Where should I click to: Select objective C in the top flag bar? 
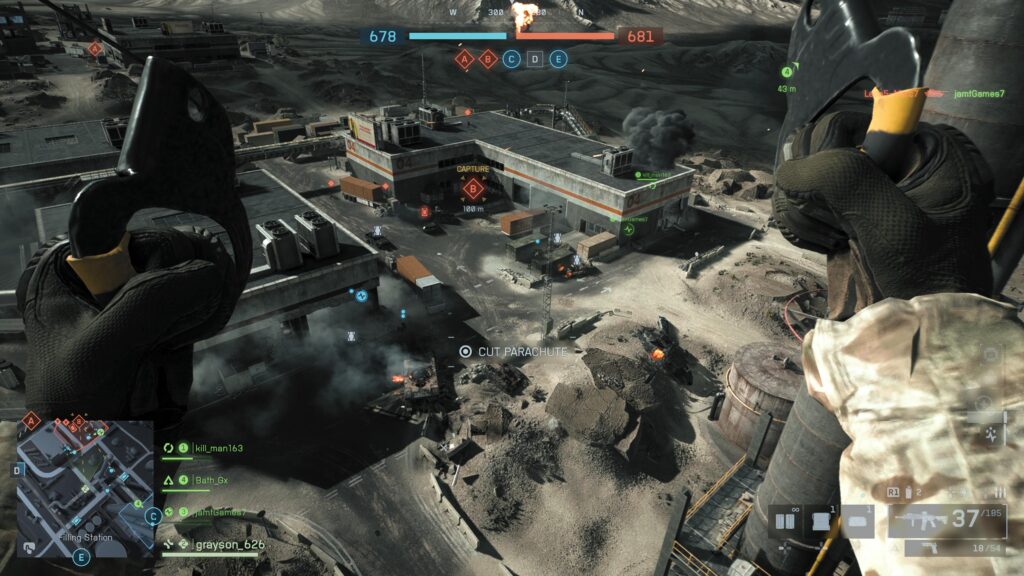512,59
